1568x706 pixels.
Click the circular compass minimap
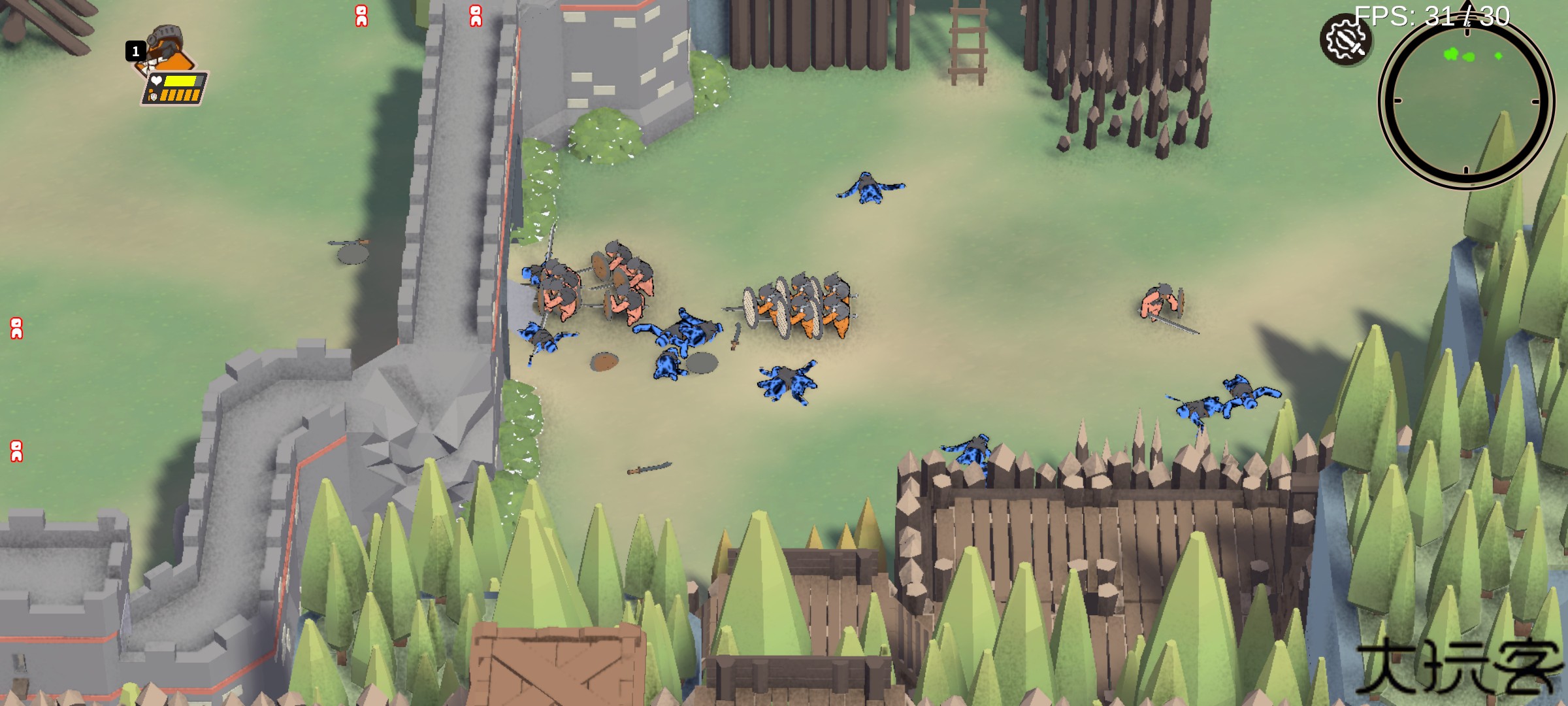coord(1465,101)
